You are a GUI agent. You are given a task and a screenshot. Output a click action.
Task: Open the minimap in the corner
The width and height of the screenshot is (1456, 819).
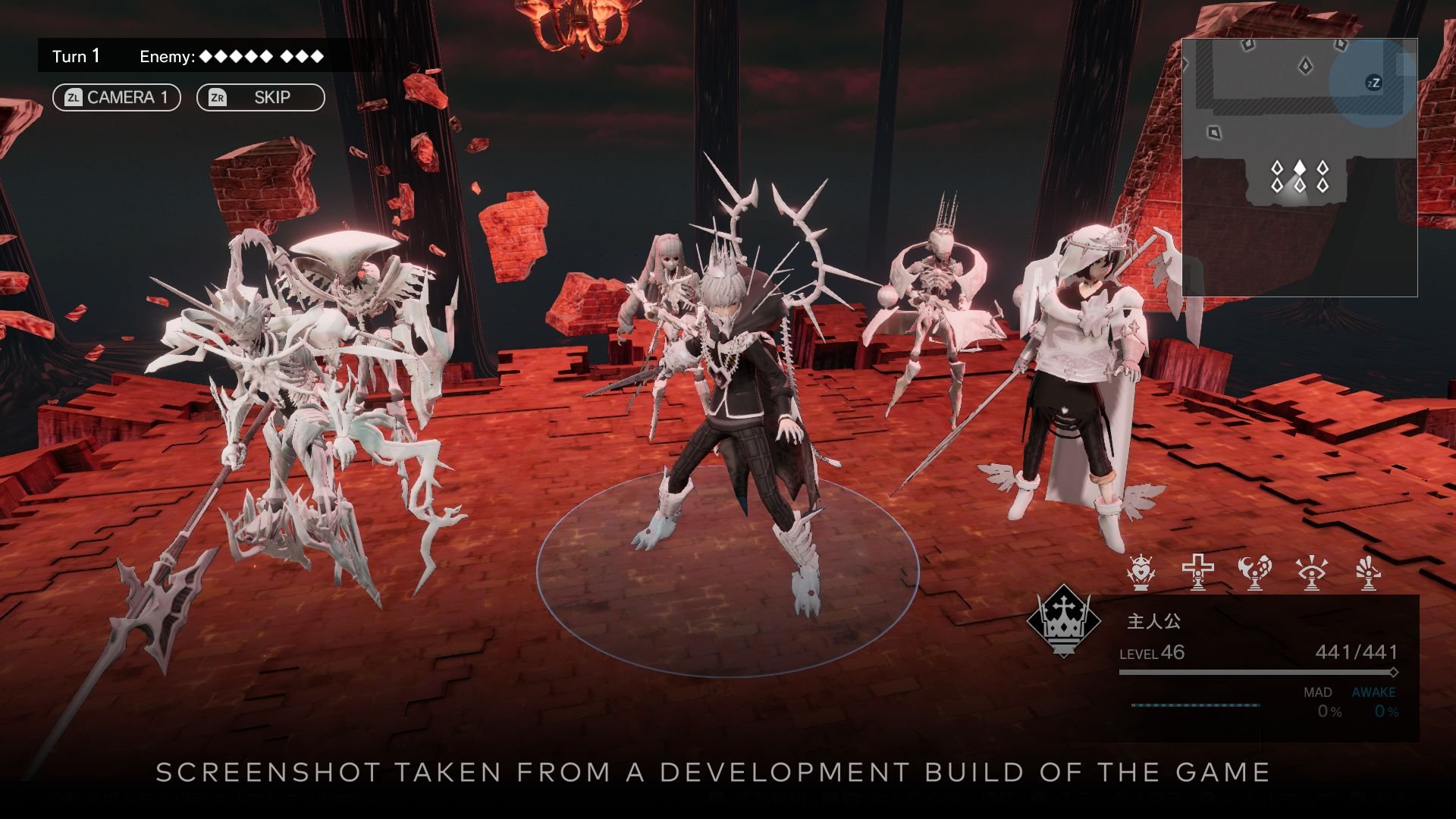tap(1299, 167)
